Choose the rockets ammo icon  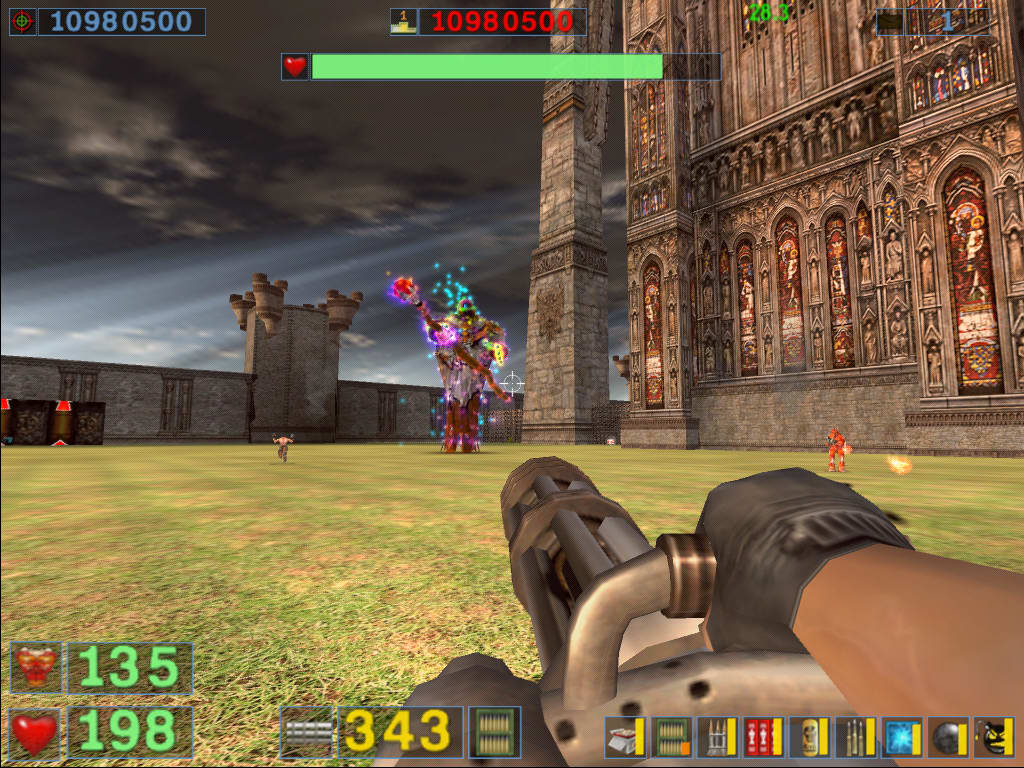713,737
